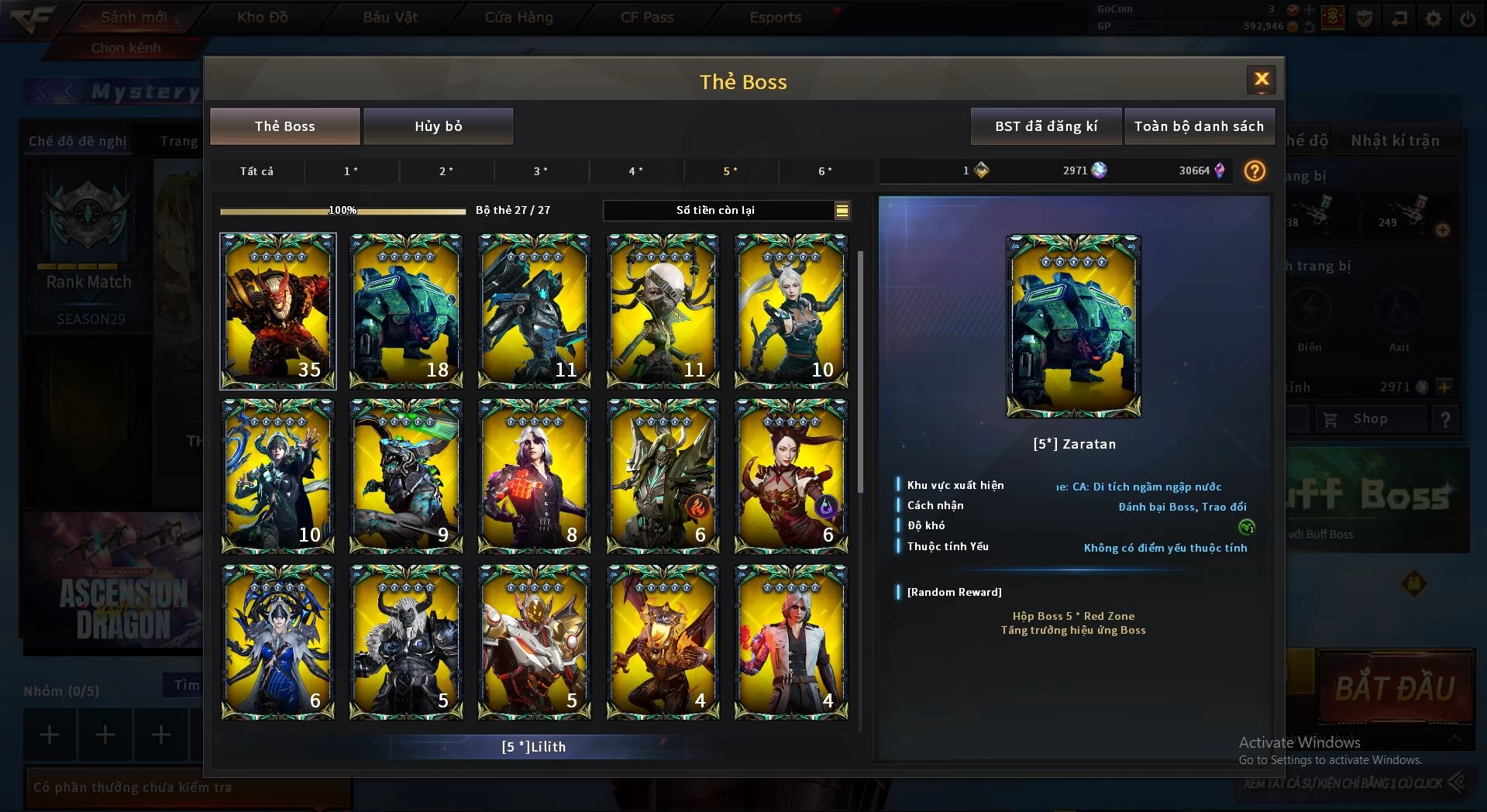Viewport: 1487px width, 812px height.
Task: Close the Thẻ Boss window
Action: pos(1261,79)
